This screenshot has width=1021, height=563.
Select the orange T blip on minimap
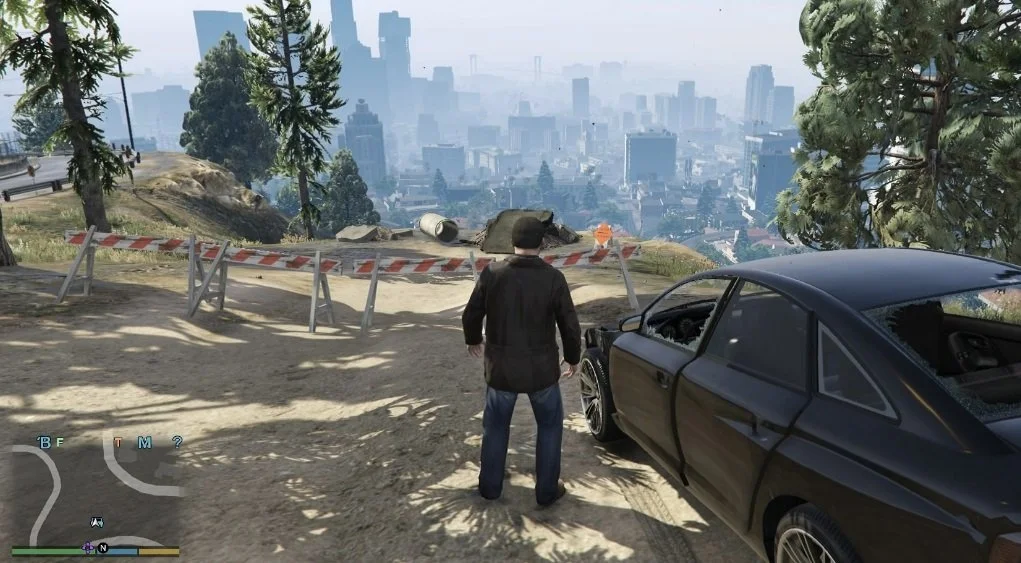pos(119,442)
